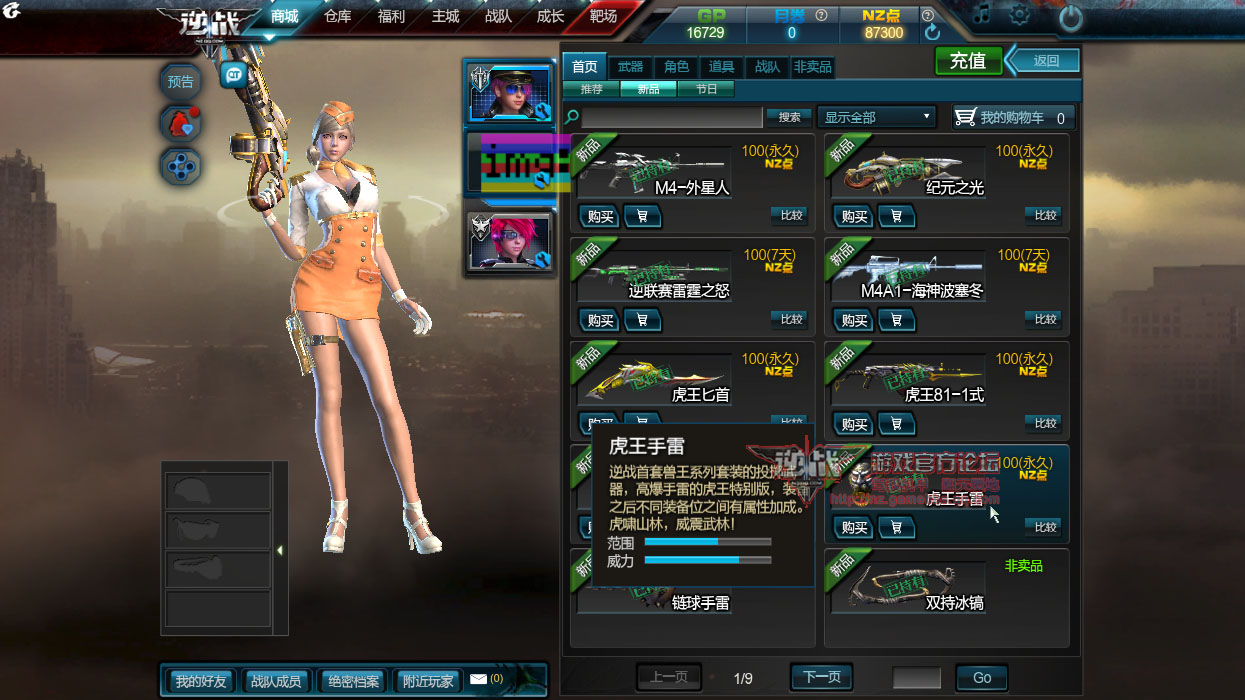Buy the M4-外星人 rifle
Image resolution: width=1245 pixels, height=700 pixels.
(600, 216)
